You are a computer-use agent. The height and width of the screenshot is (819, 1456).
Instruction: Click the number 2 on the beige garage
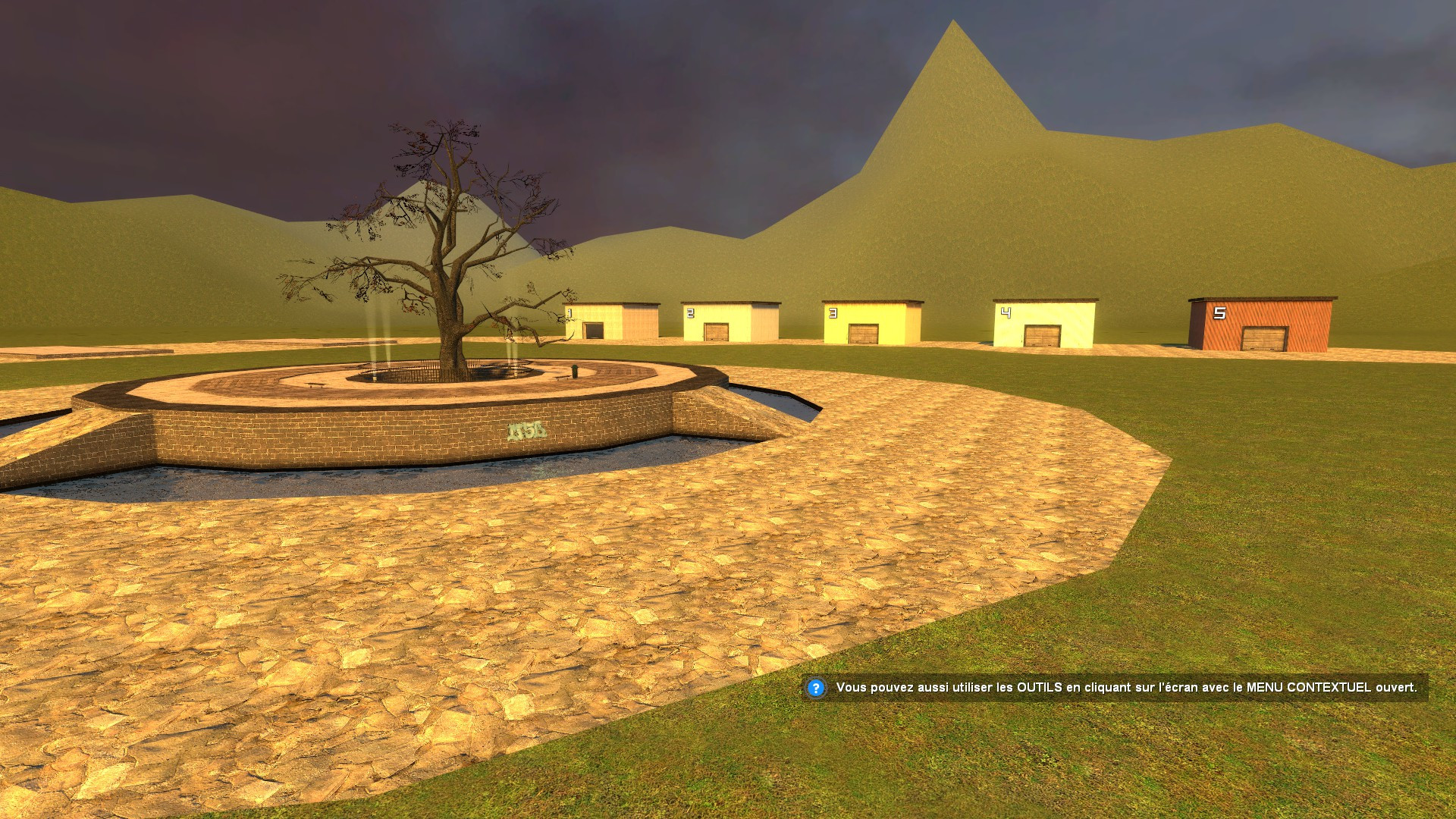[690, 313]
